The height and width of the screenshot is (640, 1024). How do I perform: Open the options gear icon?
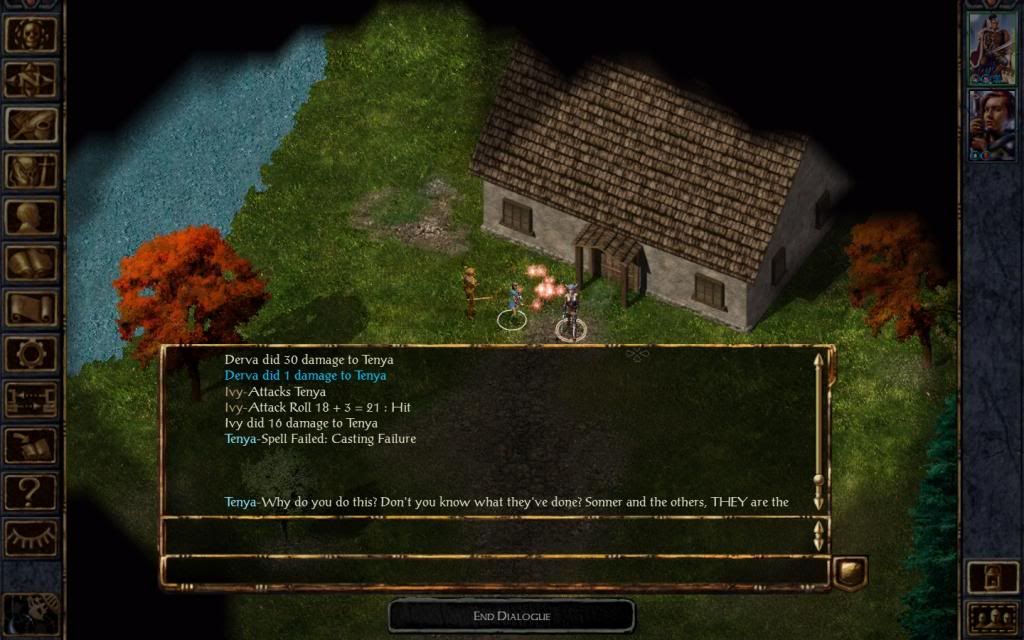[x=31, y=354]
